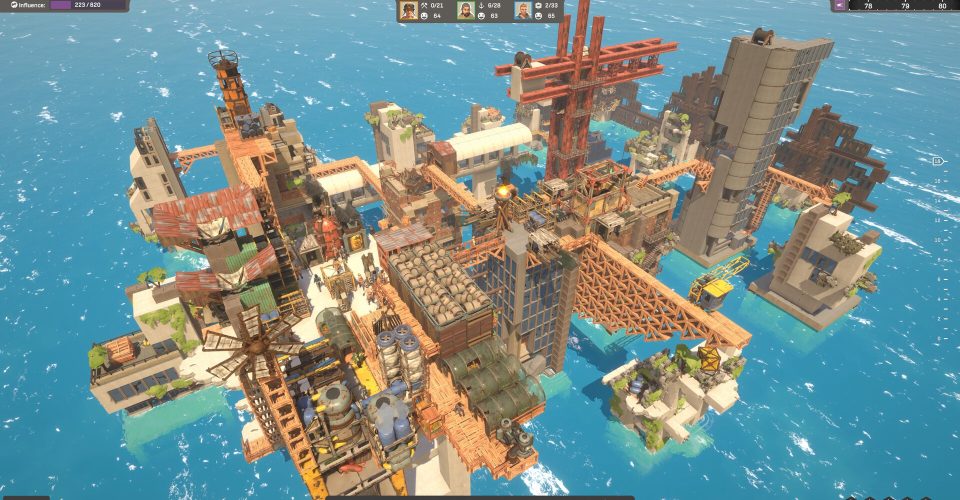The width and height of the screenshot is (960, 500).
Task: Click the small marker tab on the right edge
Action: coord(937,160)
